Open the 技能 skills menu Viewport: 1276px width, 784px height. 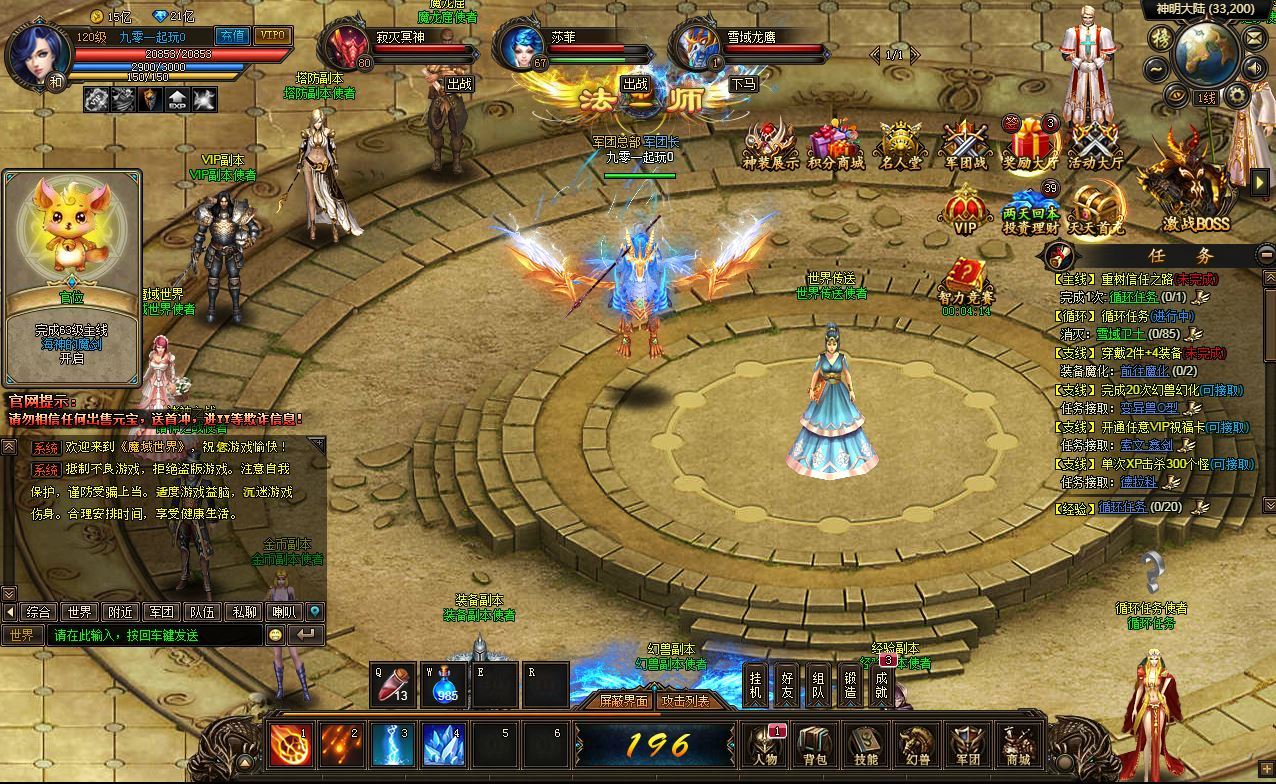[866, 746]
